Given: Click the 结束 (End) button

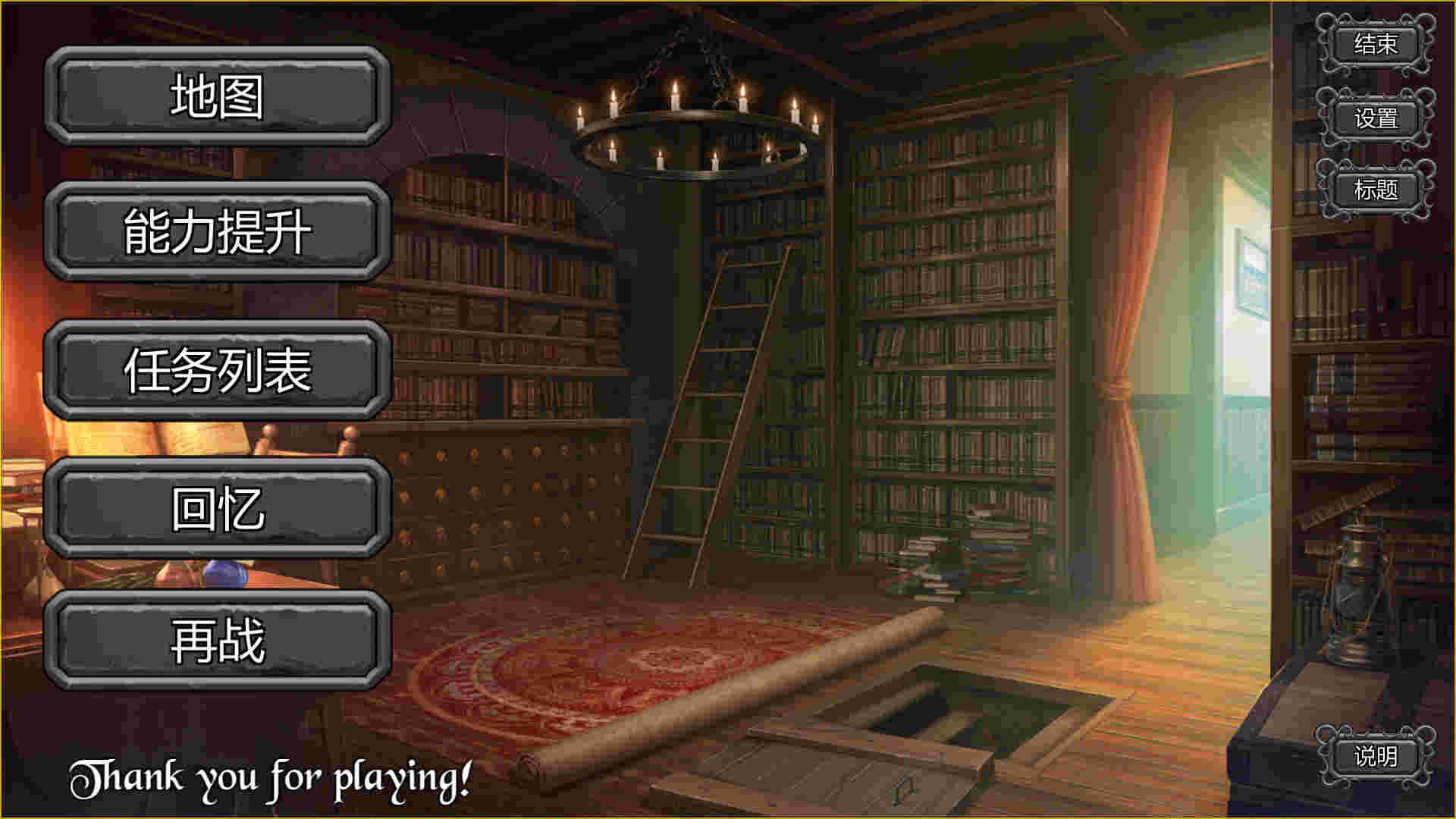Looking at the screenshot, I should click(x=1375, y=44).
